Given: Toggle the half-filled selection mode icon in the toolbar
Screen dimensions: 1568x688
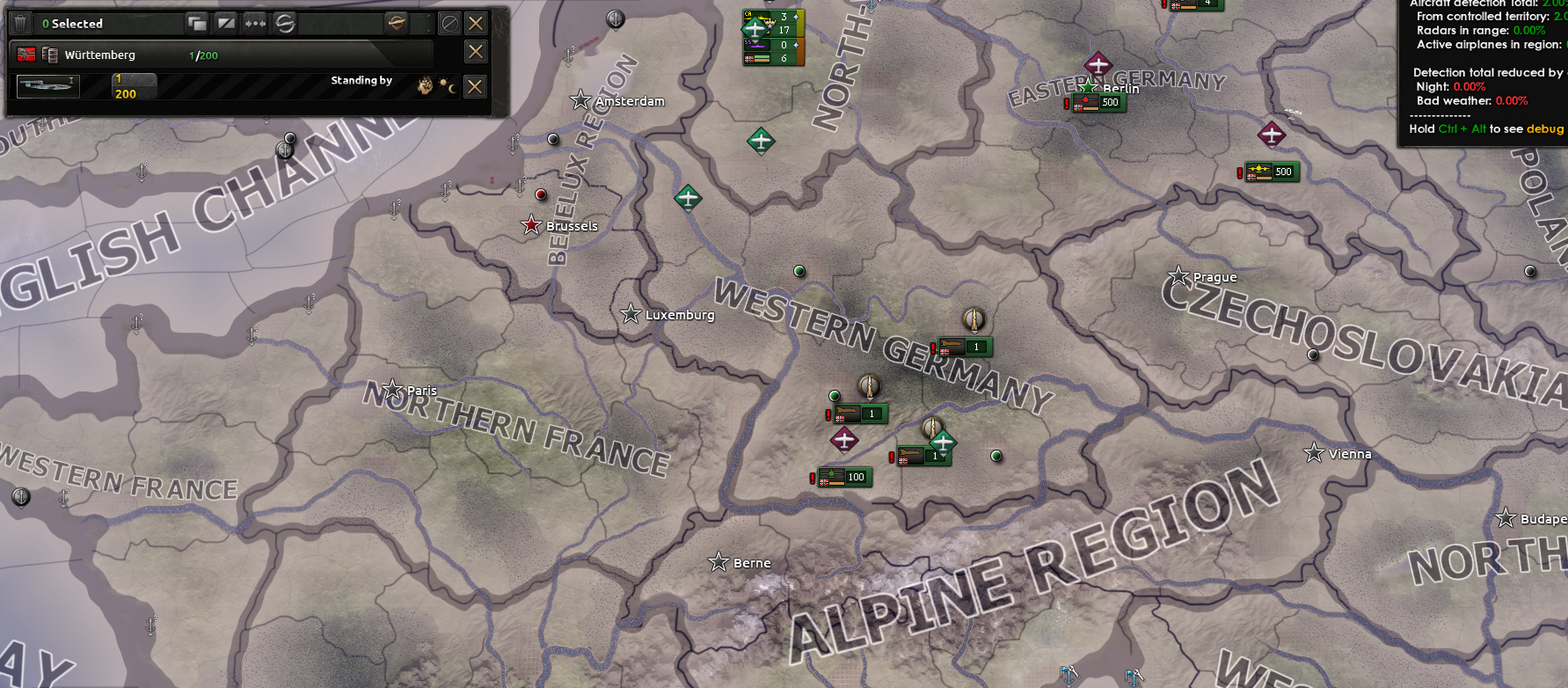Looking at the screenshot, I should click(x=227, y=22).
